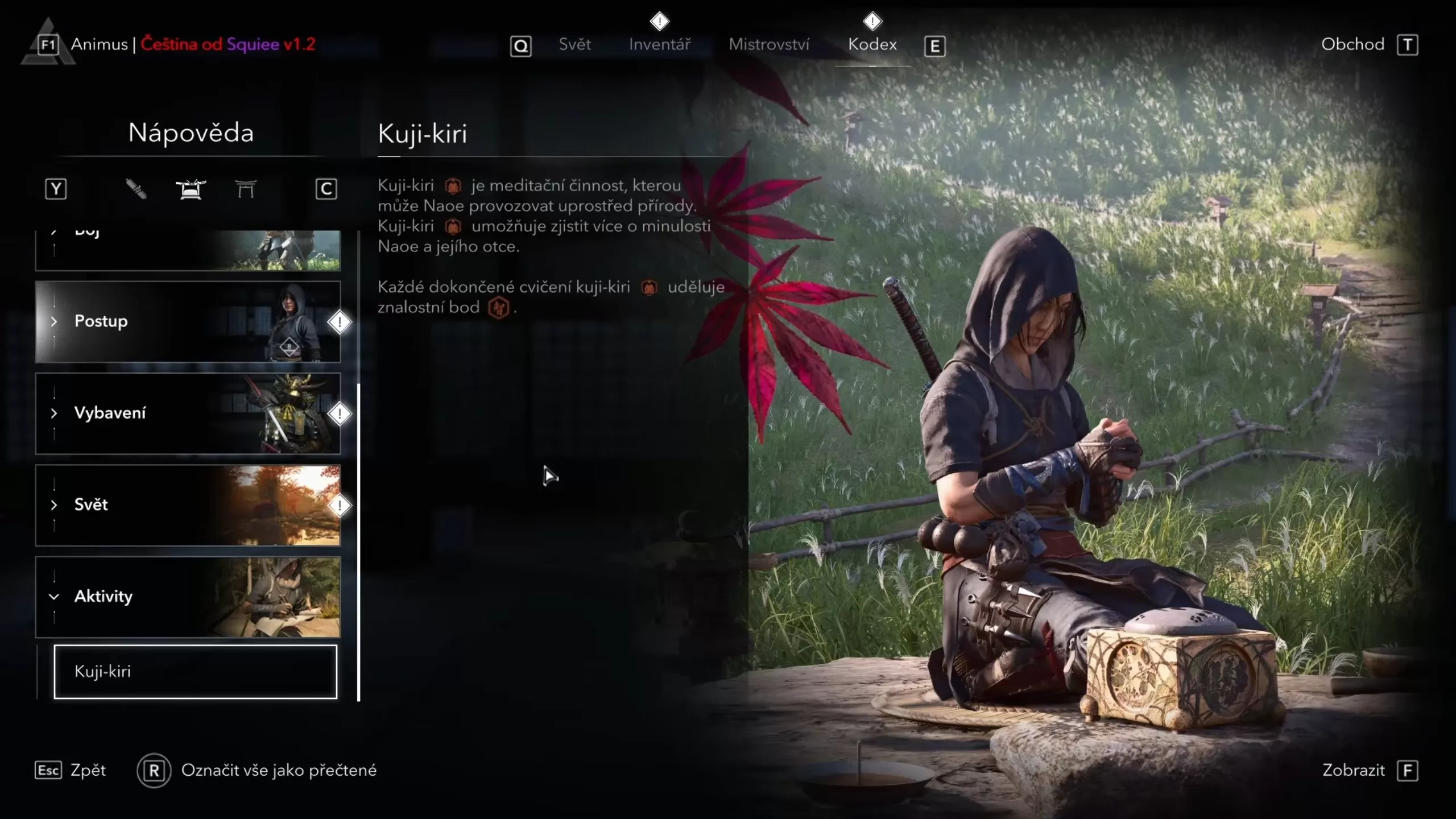The width and height of the screenshot is (1456, 819).
Task: Open the Animus menu
Action: (x=99, y=44)
